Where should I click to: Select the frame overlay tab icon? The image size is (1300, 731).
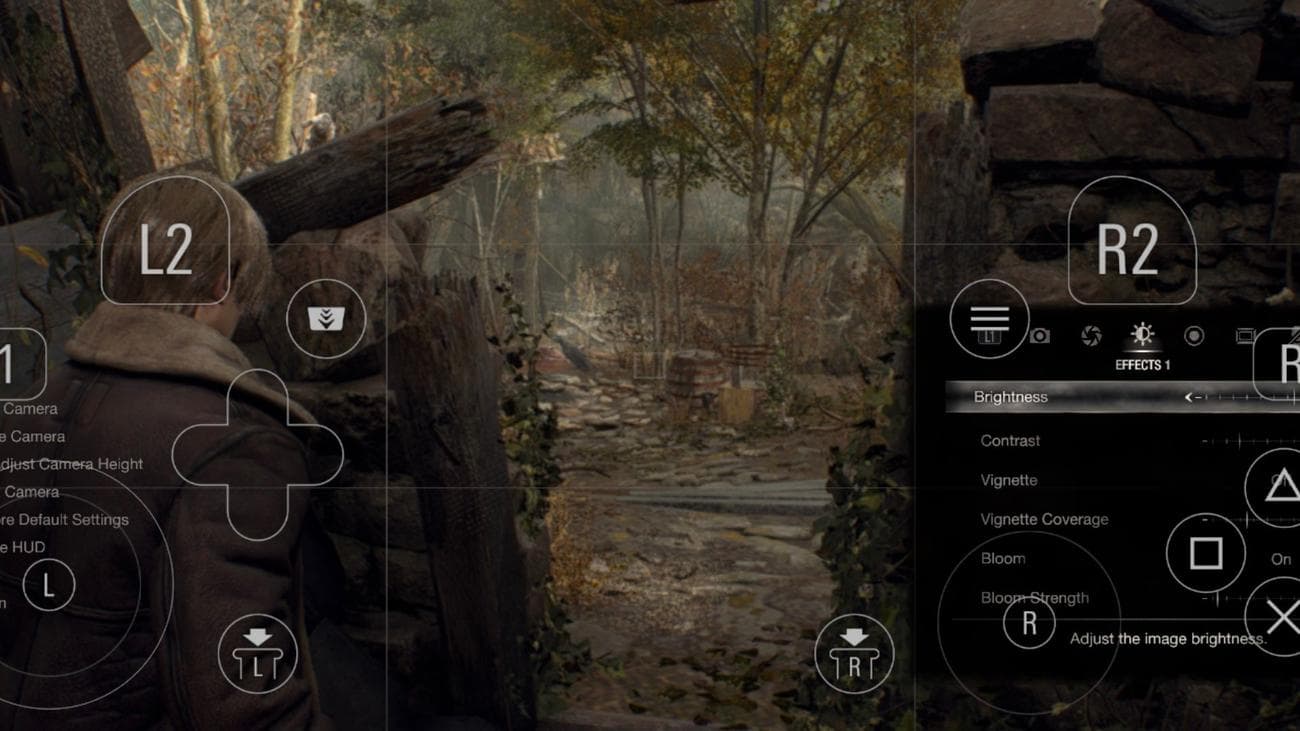[x=1246, y=335]
